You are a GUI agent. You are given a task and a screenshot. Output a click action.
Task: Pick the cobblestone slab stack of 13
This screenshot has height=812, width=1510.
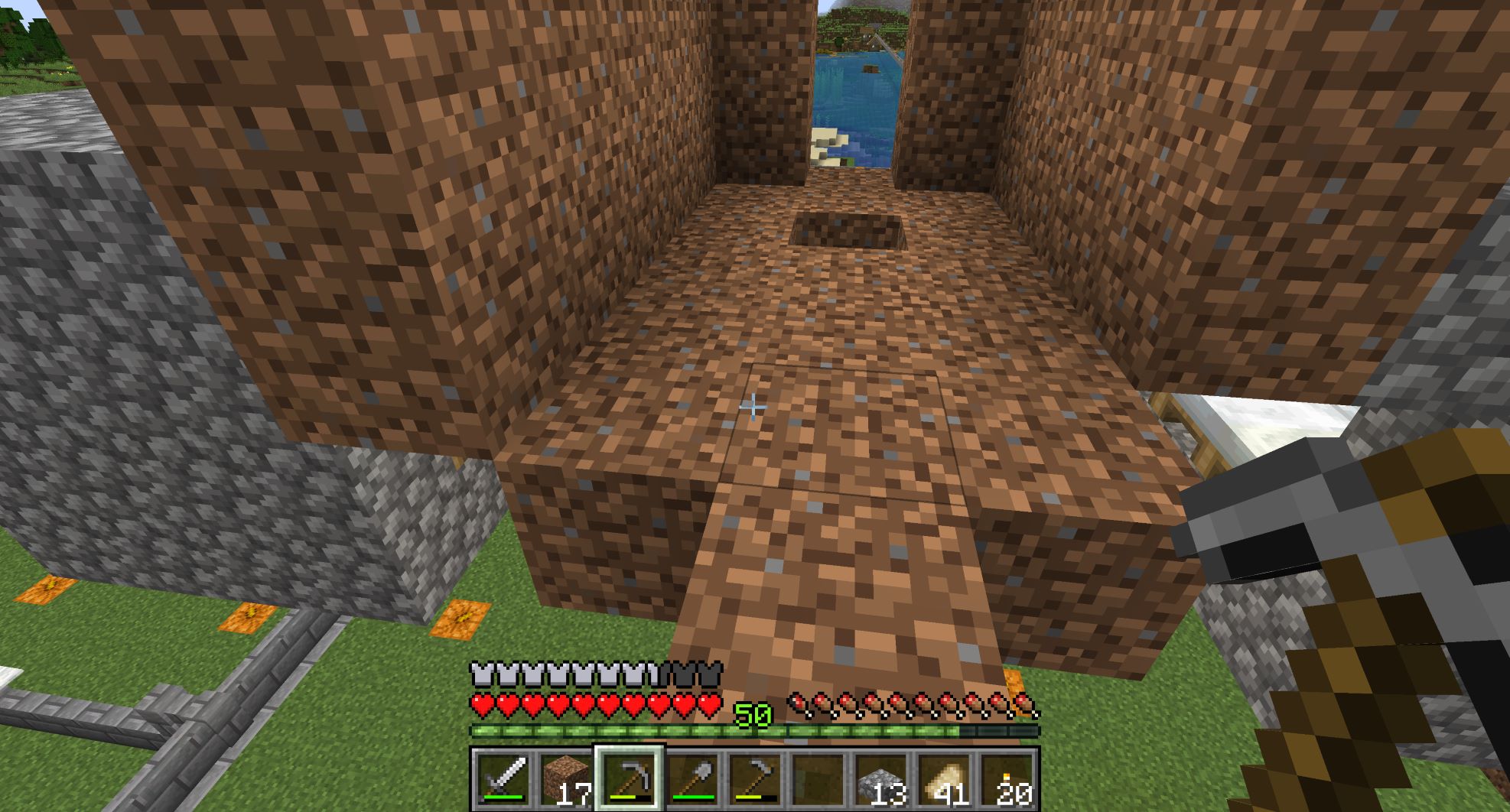pyautogui.click(x=880, y=778)
